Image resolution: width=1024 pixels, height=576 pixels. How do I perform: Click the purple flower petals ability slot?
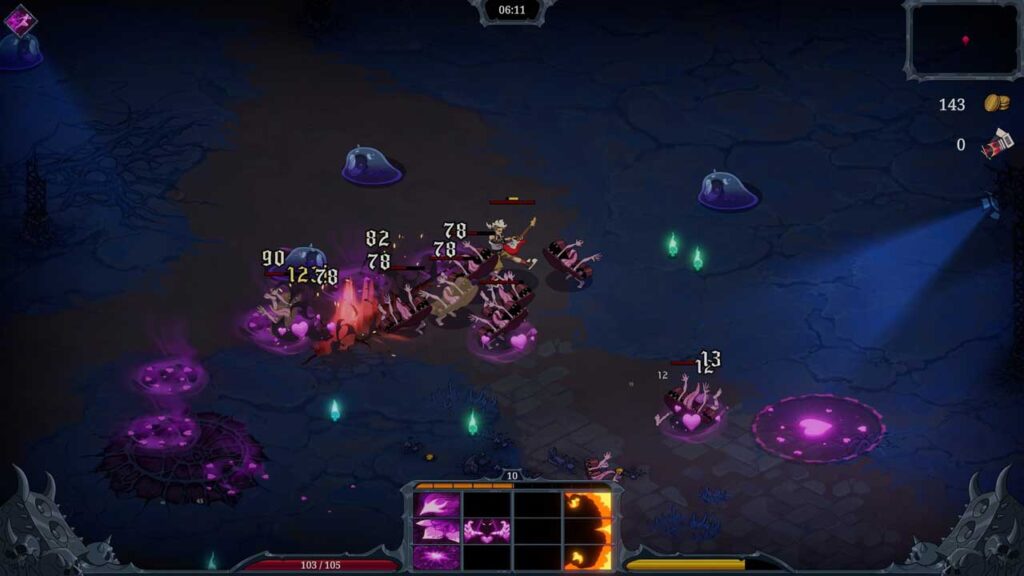coord(437,530)
